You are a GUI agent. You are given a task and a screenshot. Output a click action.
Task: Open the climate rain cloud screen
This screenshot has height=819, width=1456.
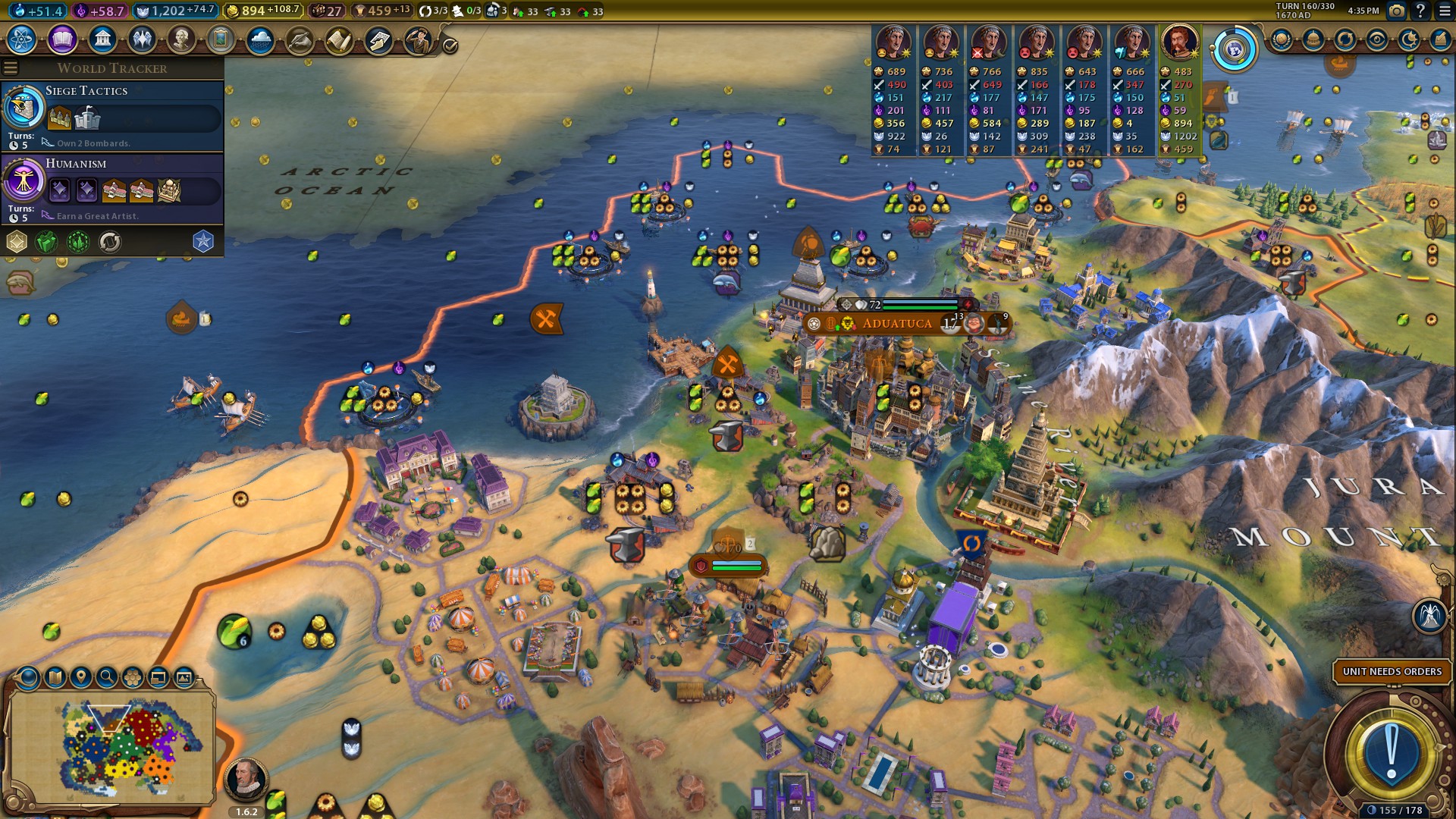[x=260, y=39]
